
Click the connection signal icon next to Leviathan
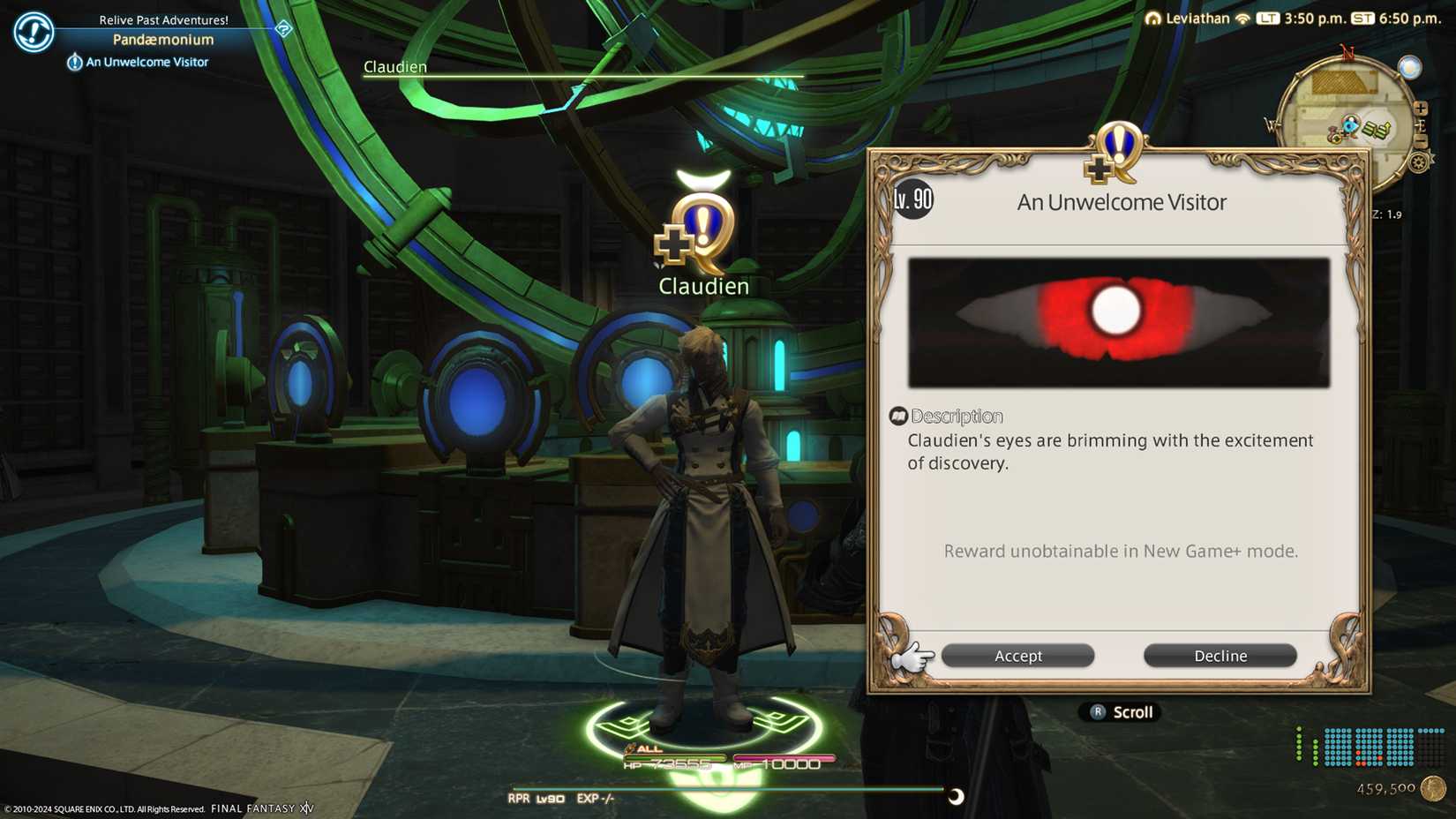coord(1242,18)
